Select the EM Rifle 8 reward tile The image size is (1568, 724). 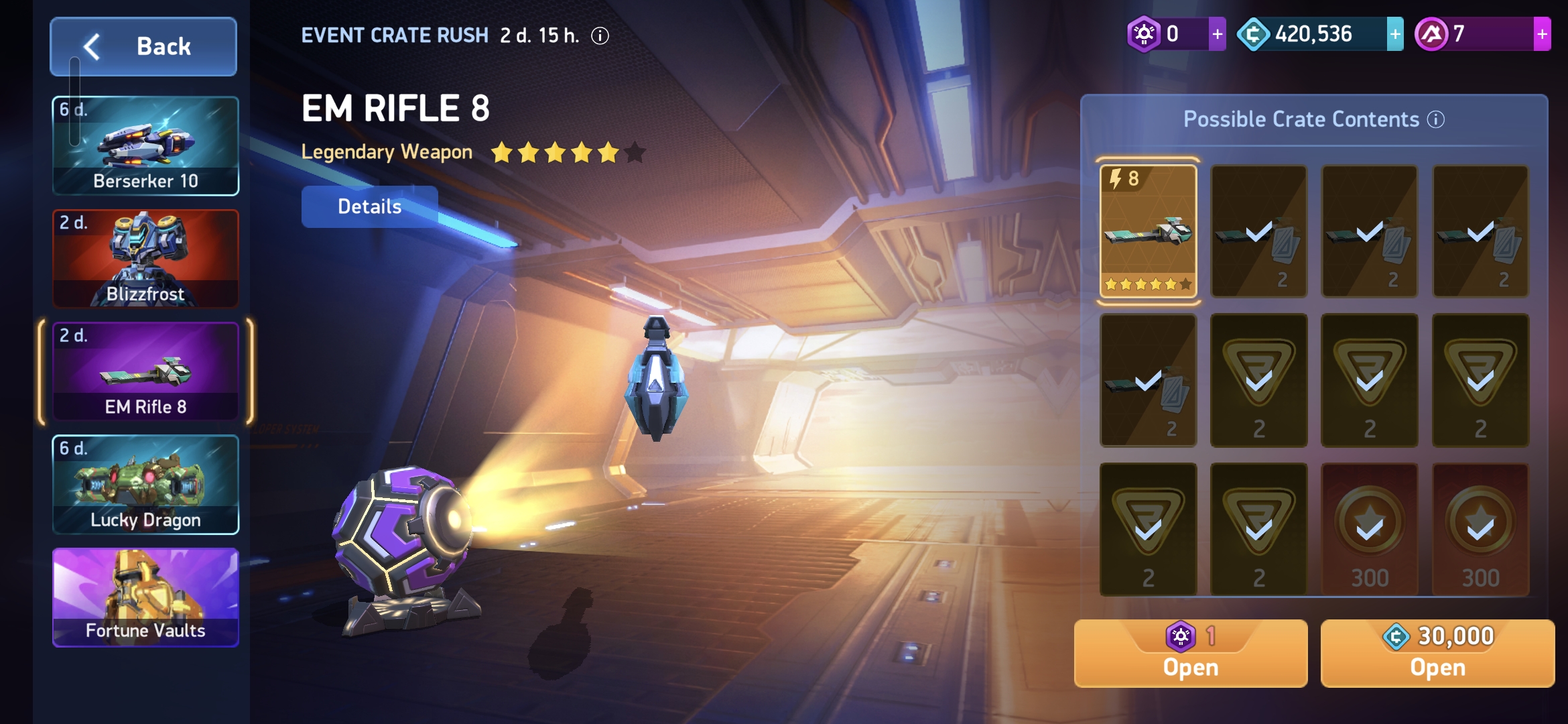click(1148, 231)
